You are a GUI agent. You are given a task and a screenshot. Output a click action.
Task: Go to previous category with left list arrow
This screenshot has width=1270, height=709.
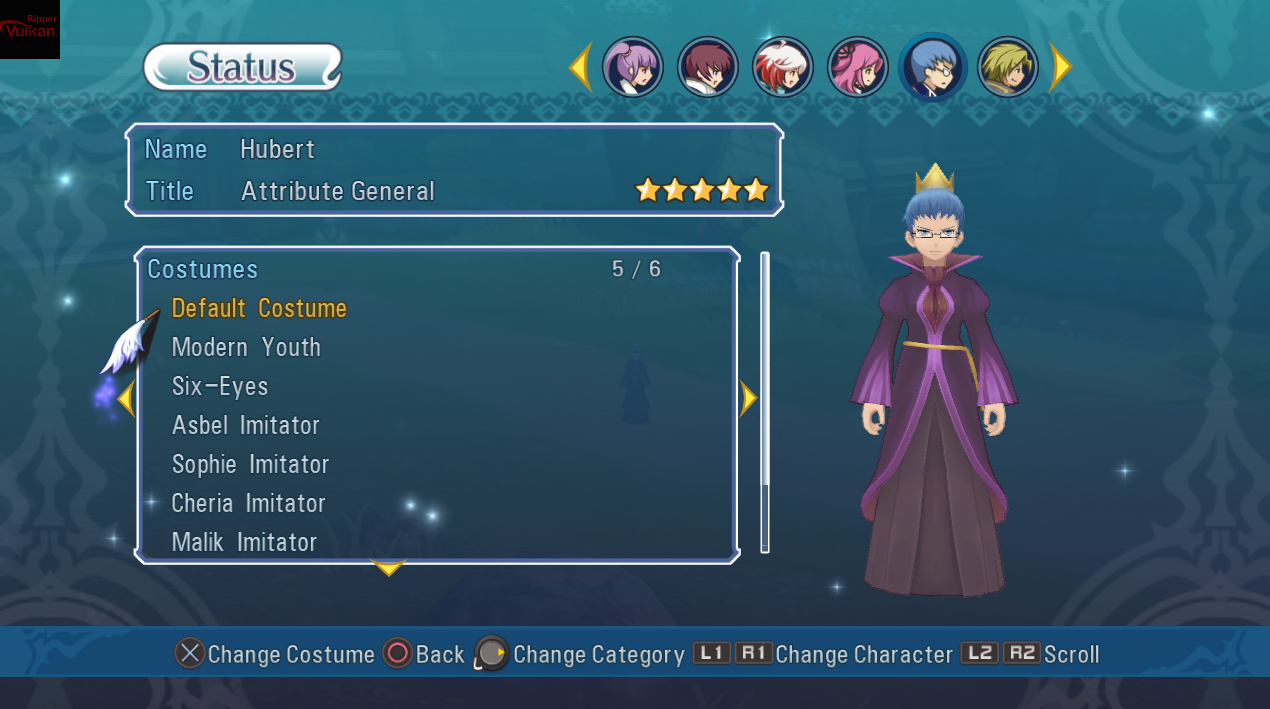pyautogui.click(x=125, y=399)
